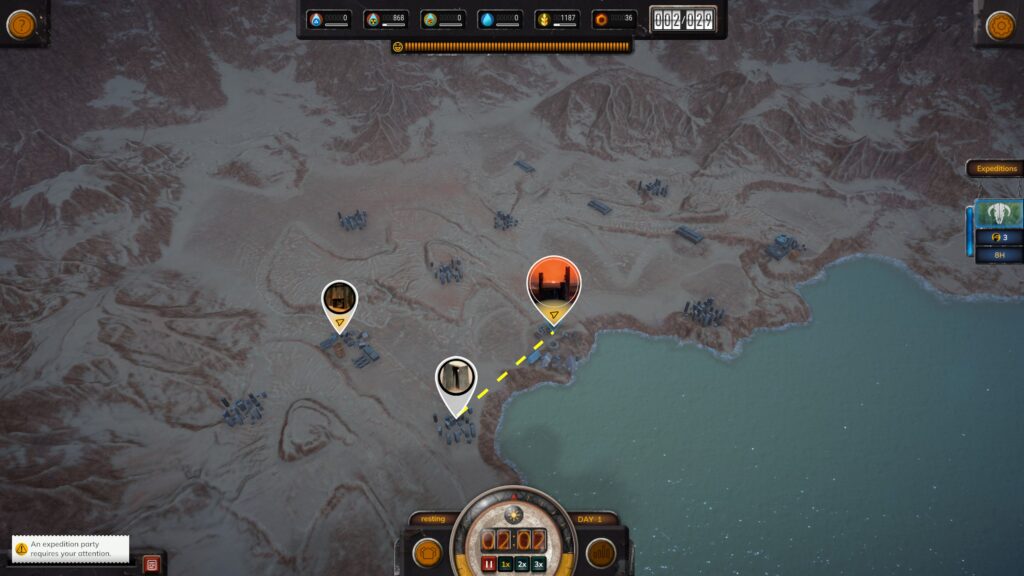Click the orange sunset location marker
1024x576 pixels.
click(553, 282)
